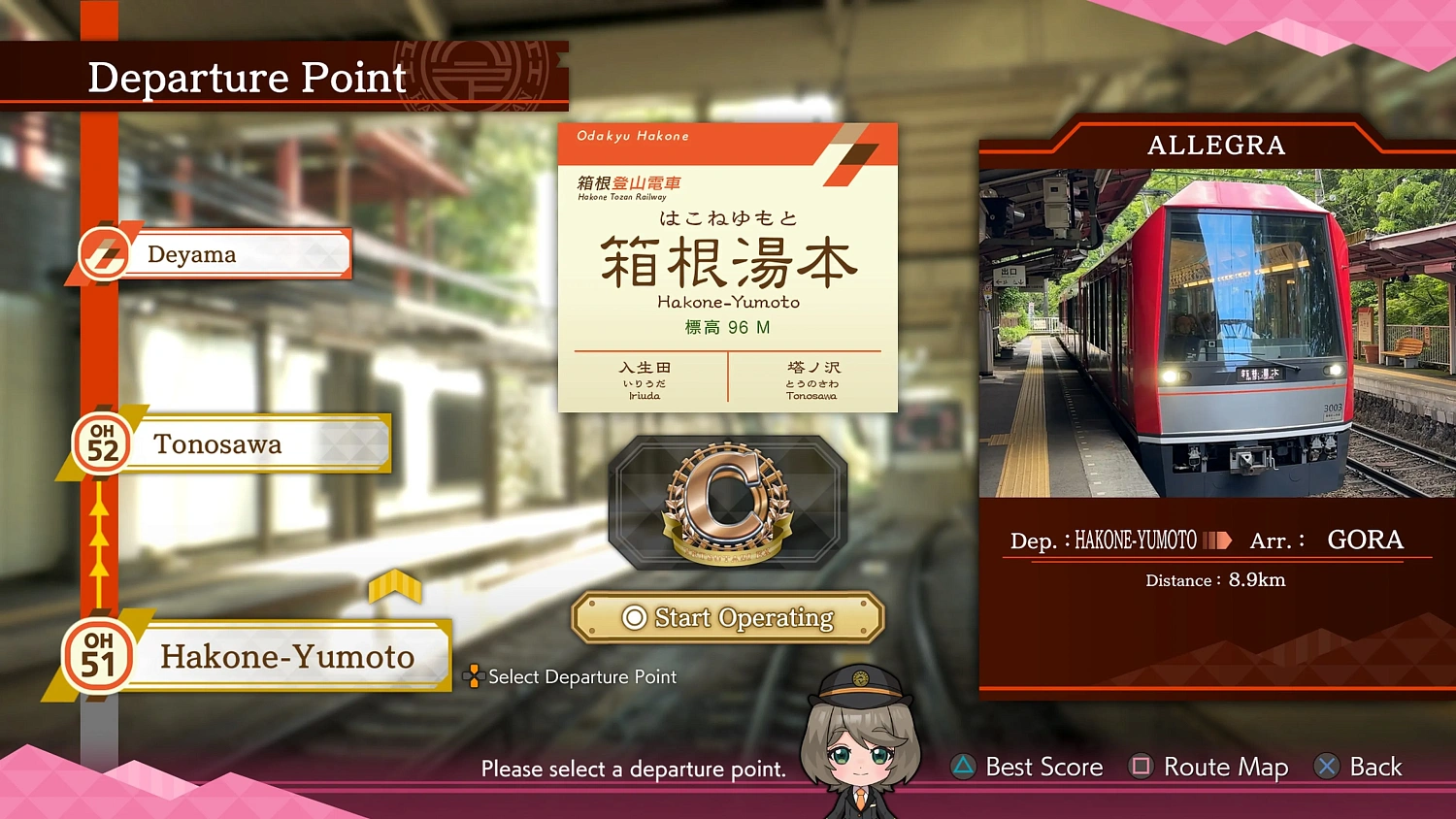Expand the Dep. HAKONE-YUMOTO arrow indicator
Screen dimensions: 1456x819
pyautogui.click(x=1216, y=540)
